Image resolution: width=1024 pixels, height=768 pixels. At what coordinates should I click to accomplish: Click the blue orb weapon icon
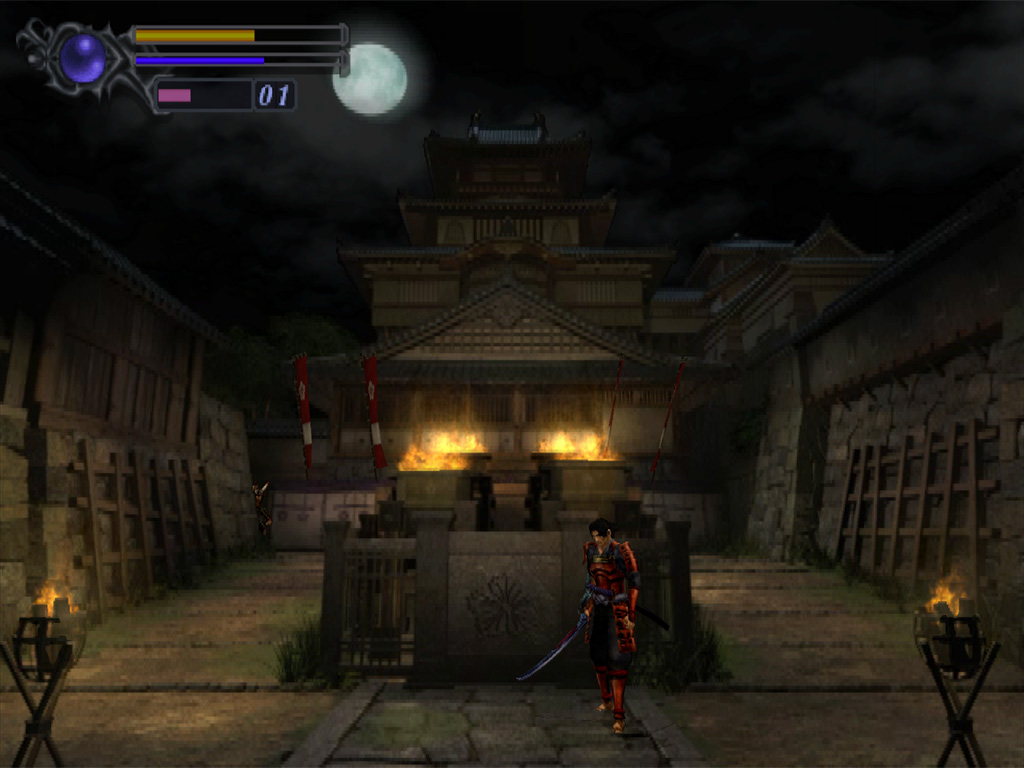(82, 58)
